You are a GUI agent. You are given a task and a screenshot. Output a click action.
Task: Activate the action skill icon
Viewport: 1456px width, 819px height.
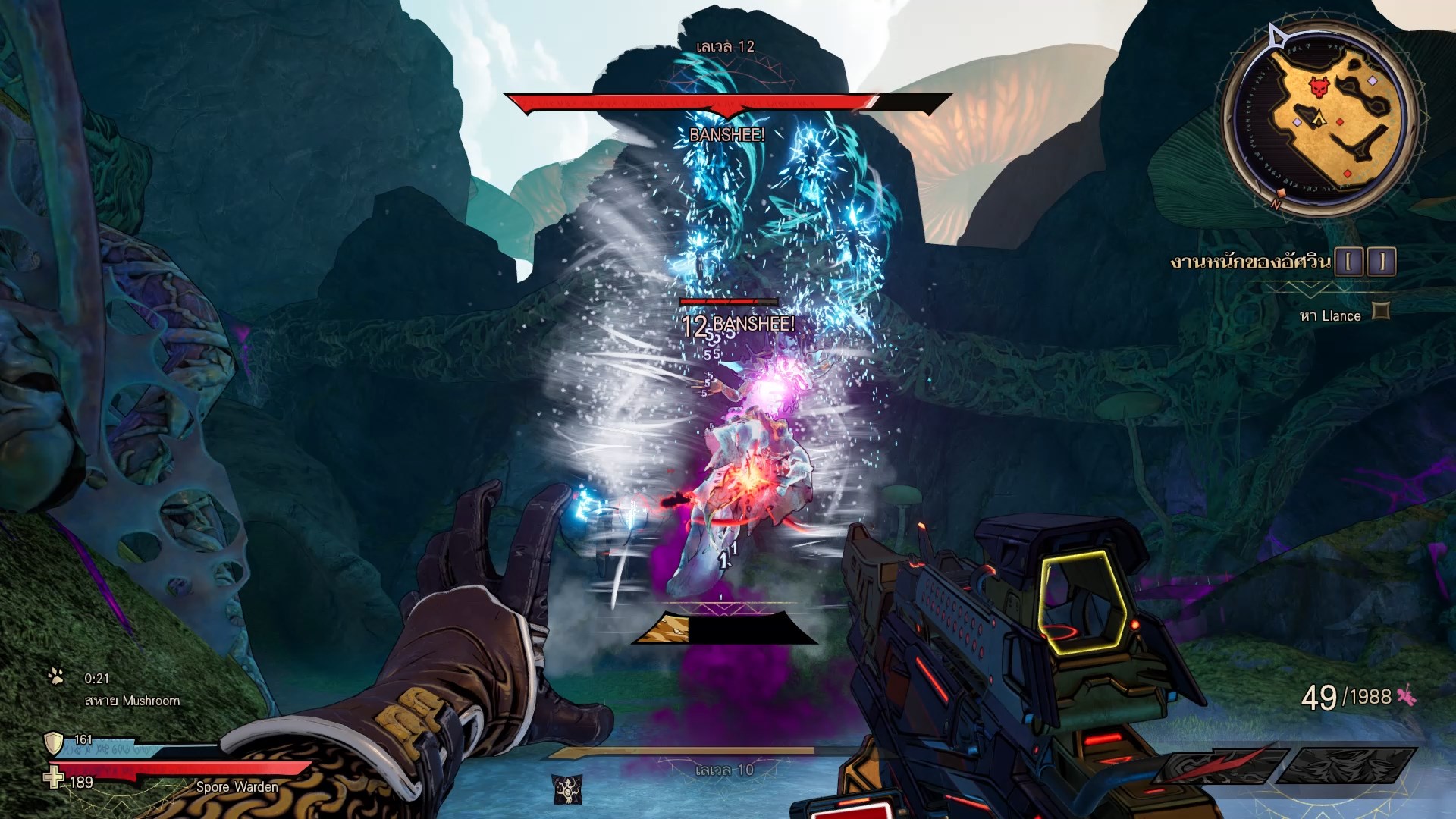(x=567, y=789)
